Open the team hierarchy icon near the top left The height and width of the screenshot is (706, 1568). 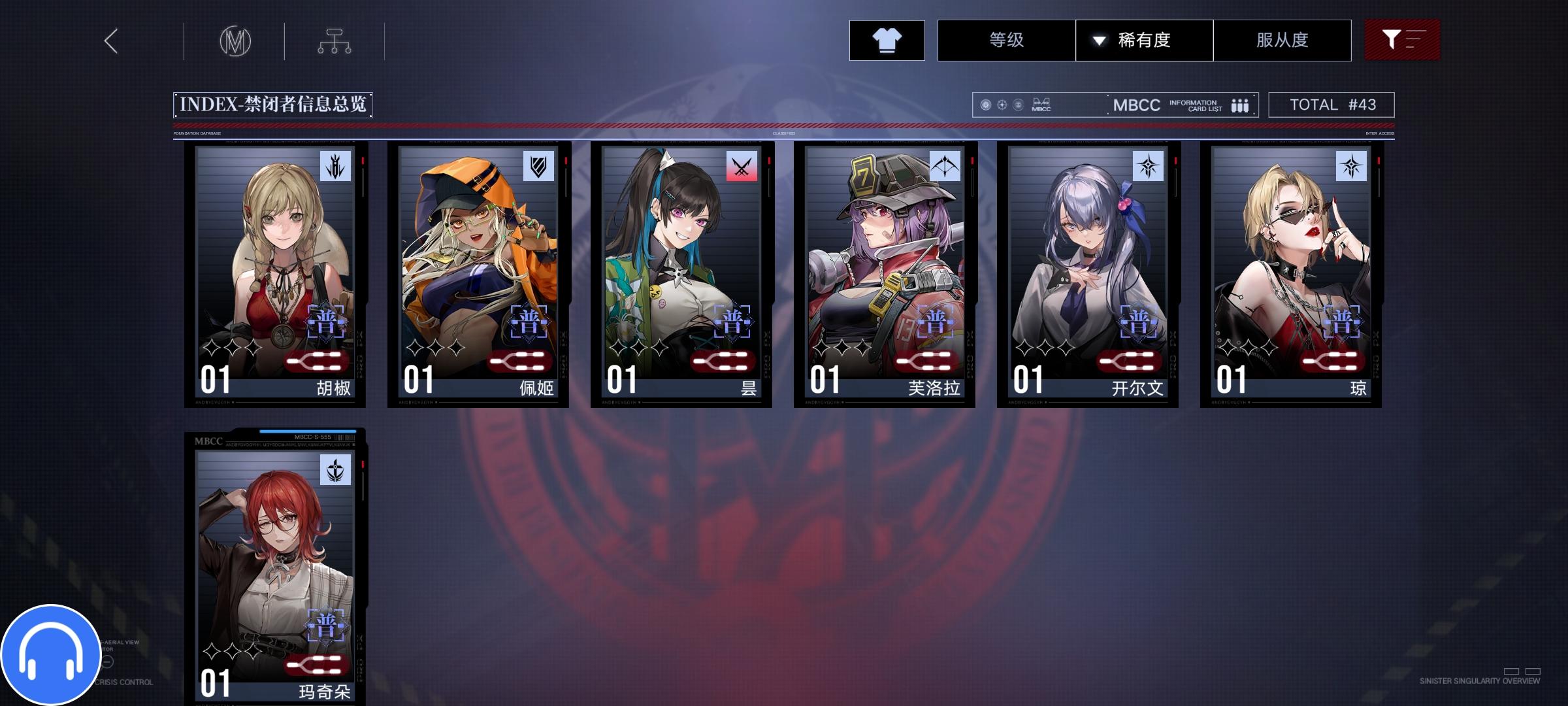point(336,41)
